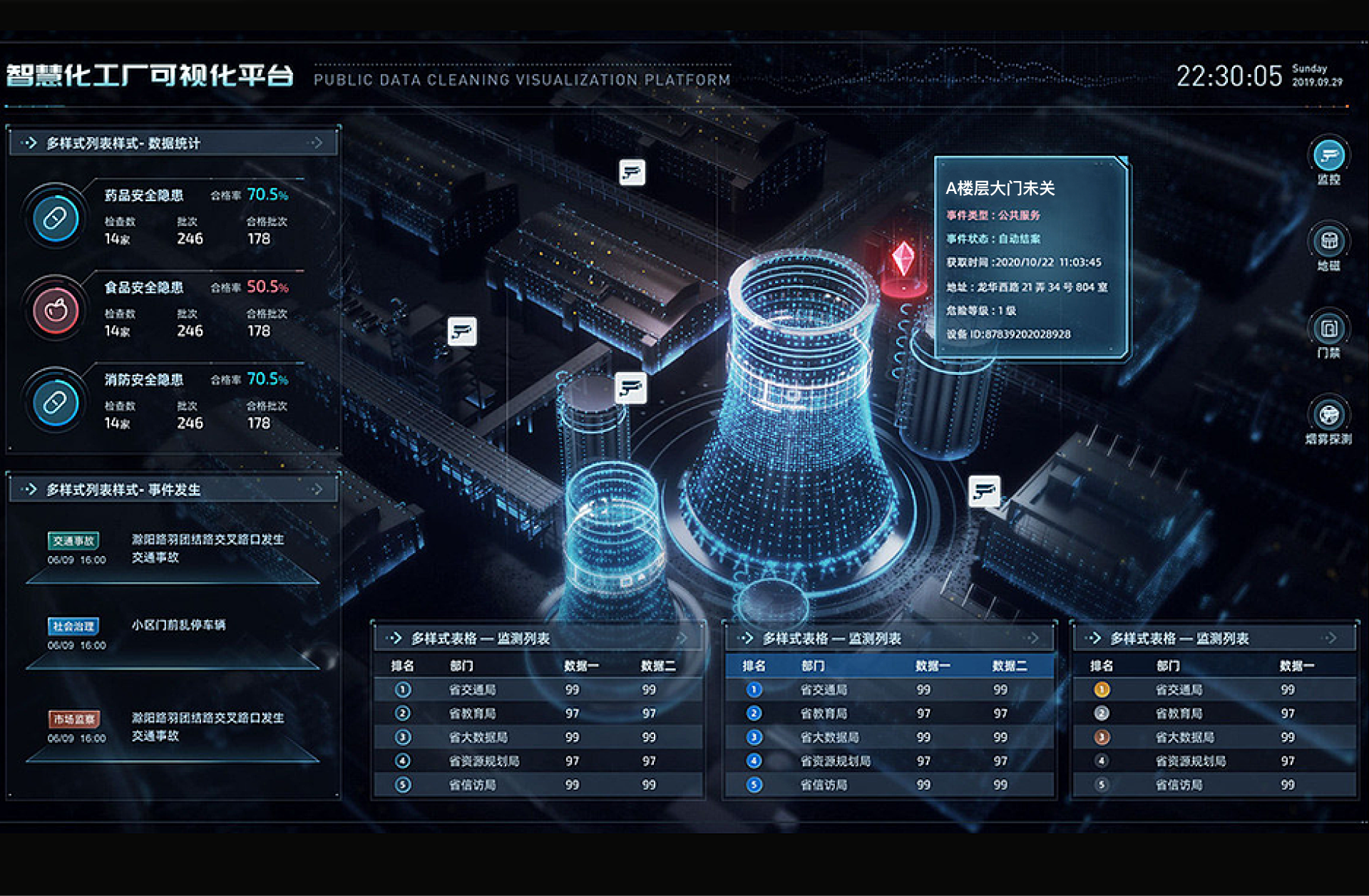Expand the 事件发生 panel header arrow
Screen dimensions: 1369x896
tap(316, 490)
